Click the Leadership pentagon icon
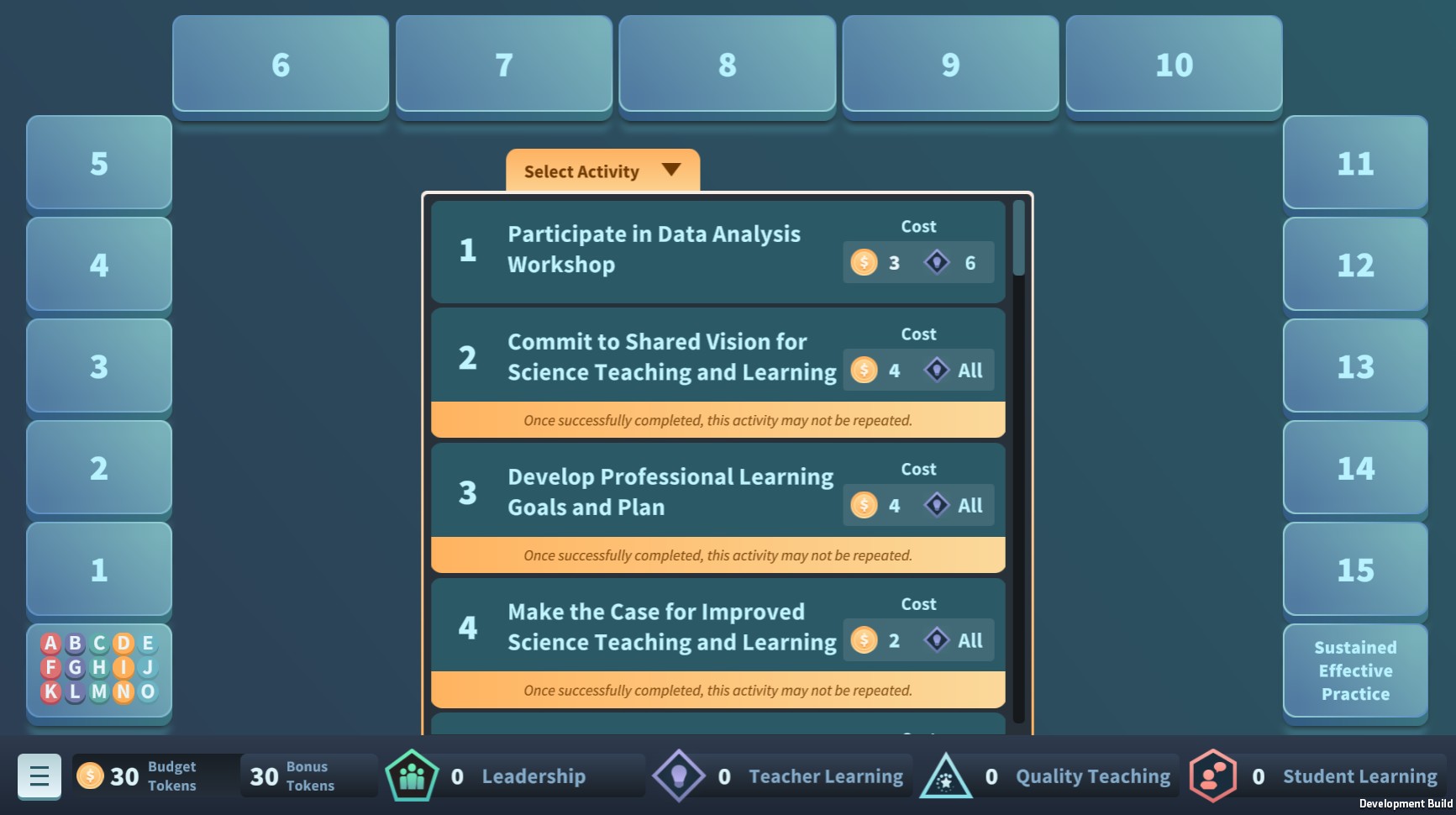The image size is (1456, 815). tap(411, 776)
